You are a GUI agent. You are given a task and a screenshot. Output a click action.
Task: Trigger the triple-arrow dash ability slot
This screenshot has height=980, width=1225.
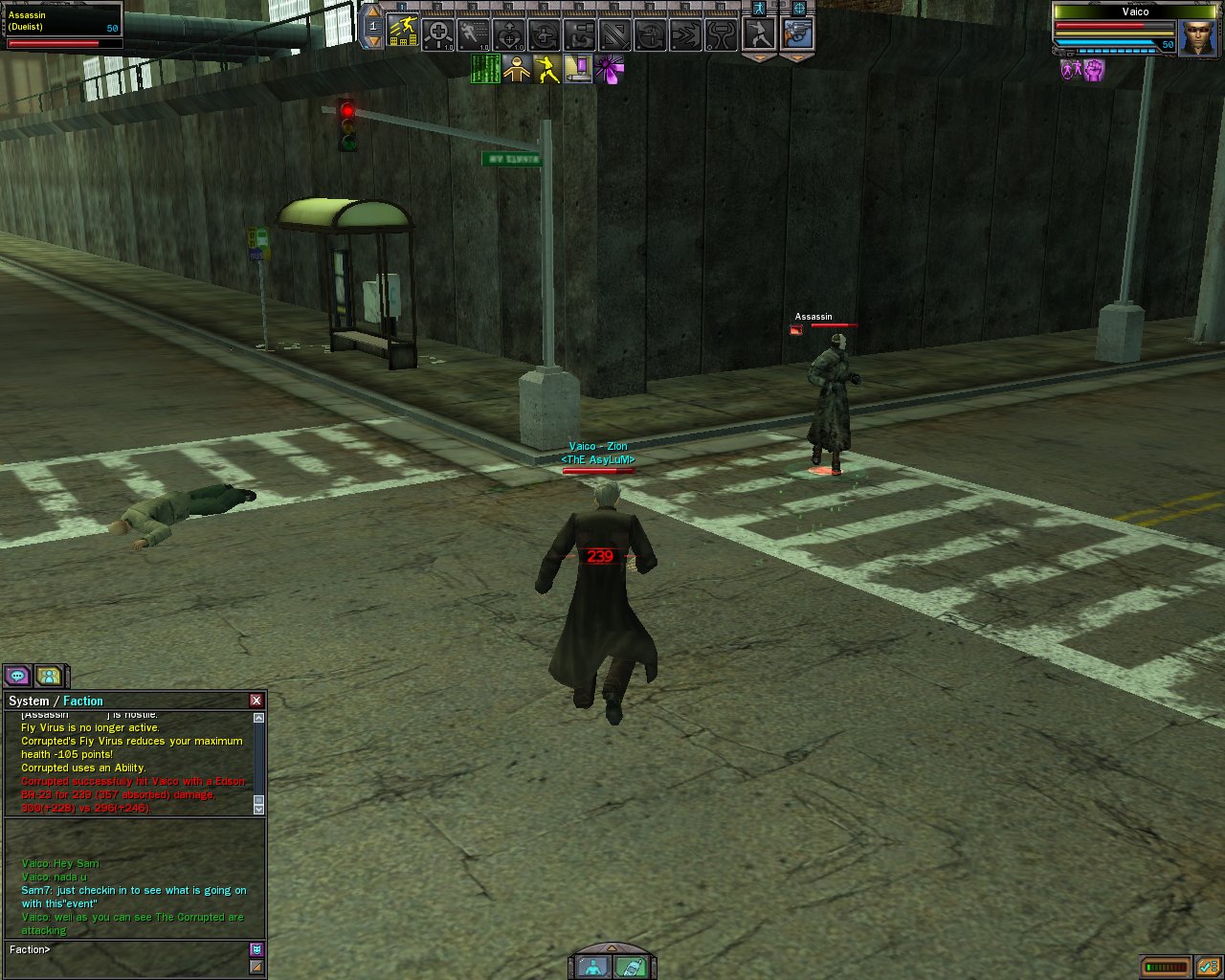tap(686, 35)
